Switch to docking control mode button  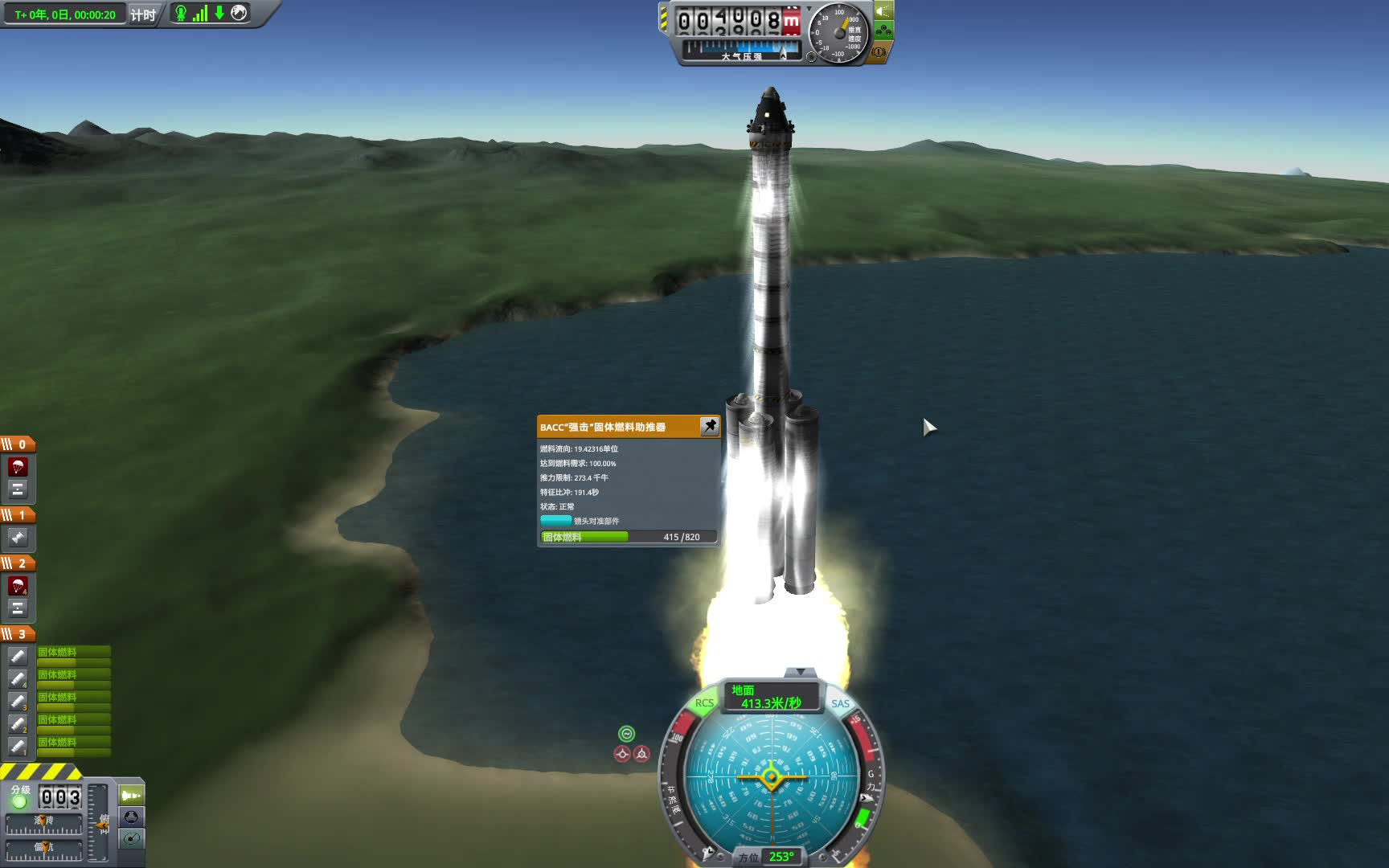131,817
